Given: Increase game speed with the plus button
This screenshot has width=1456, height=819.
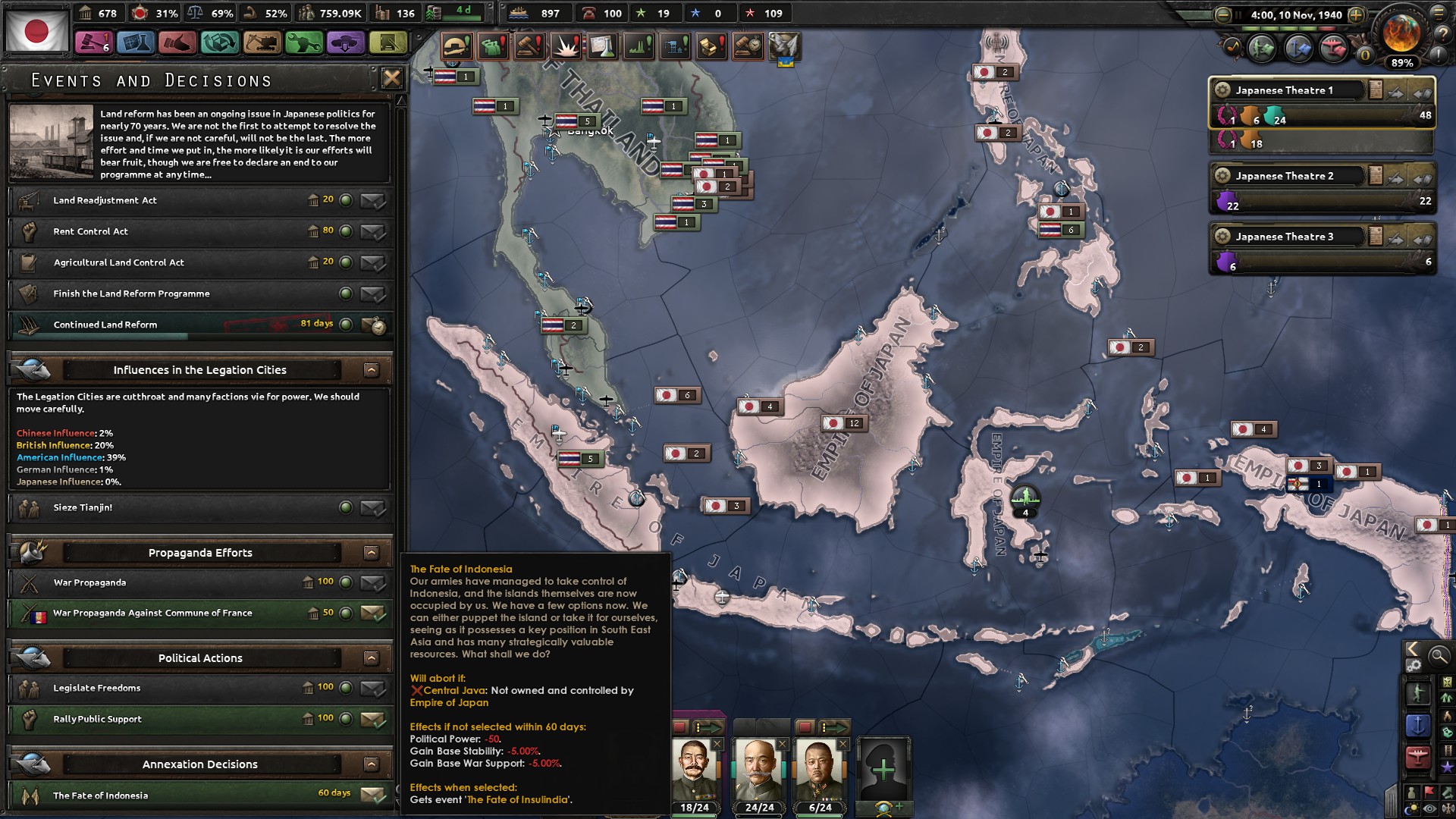Looking at the screenshot, I should pyautogui.click(x=1356, y=15).
